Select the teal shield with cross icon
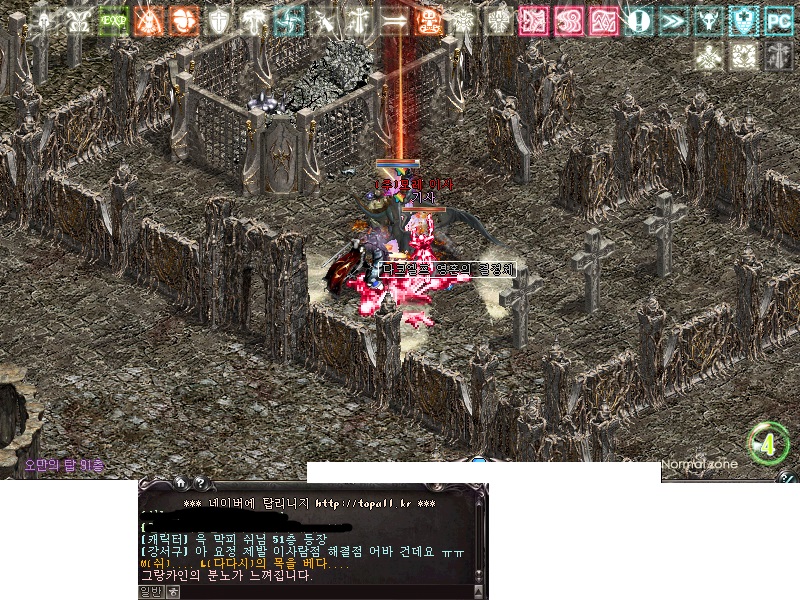The image size is (800, 600). click(x=743, y=20)
